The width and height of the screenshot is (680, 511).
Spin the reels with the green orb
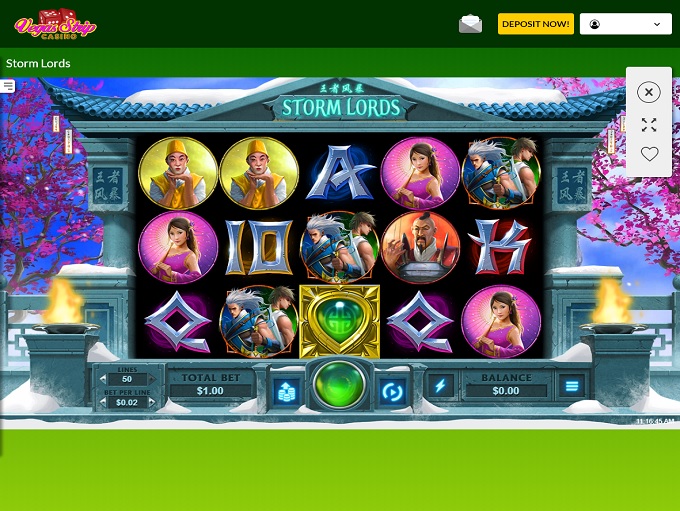click(339, 386)
